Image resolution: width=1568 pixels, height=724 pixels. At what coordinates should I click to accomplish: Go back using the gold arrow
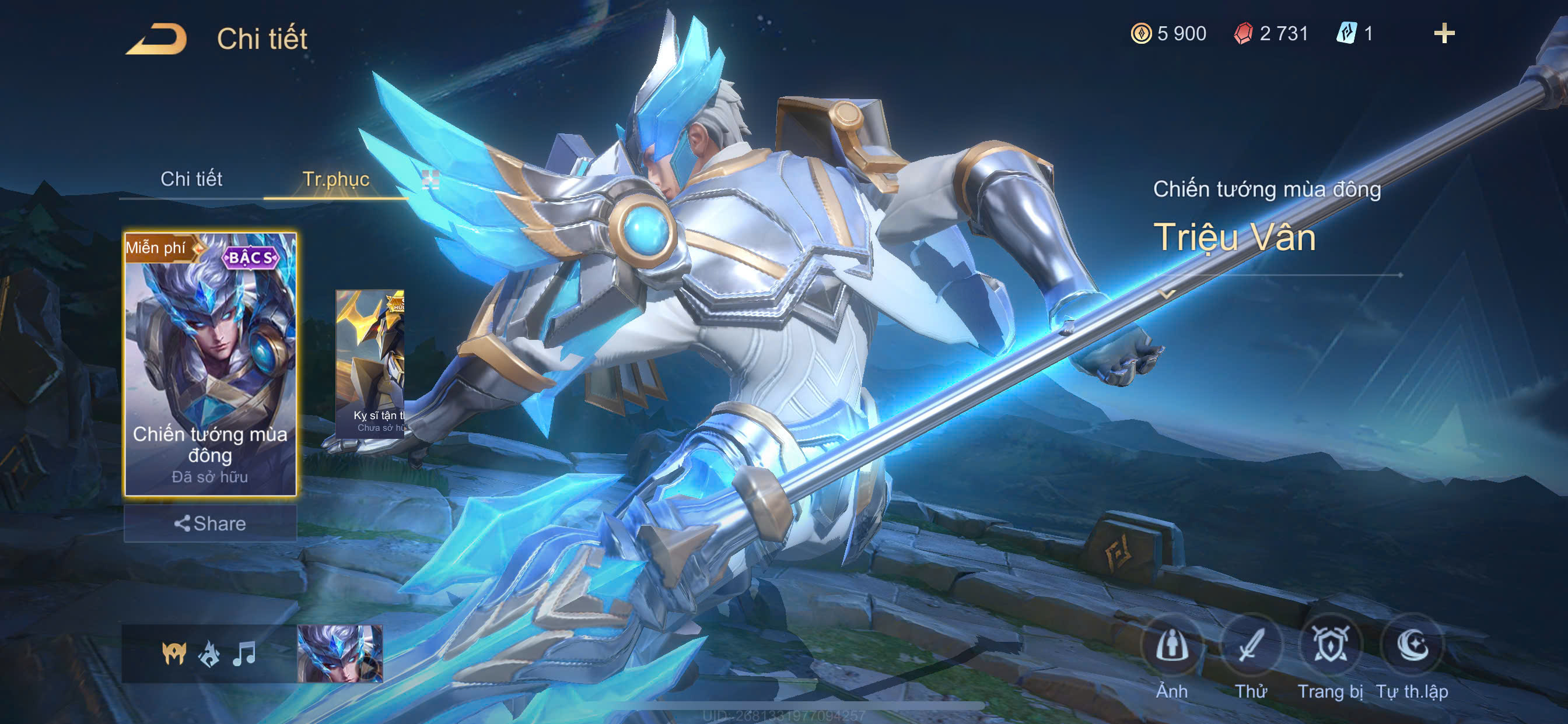[156, 39]
